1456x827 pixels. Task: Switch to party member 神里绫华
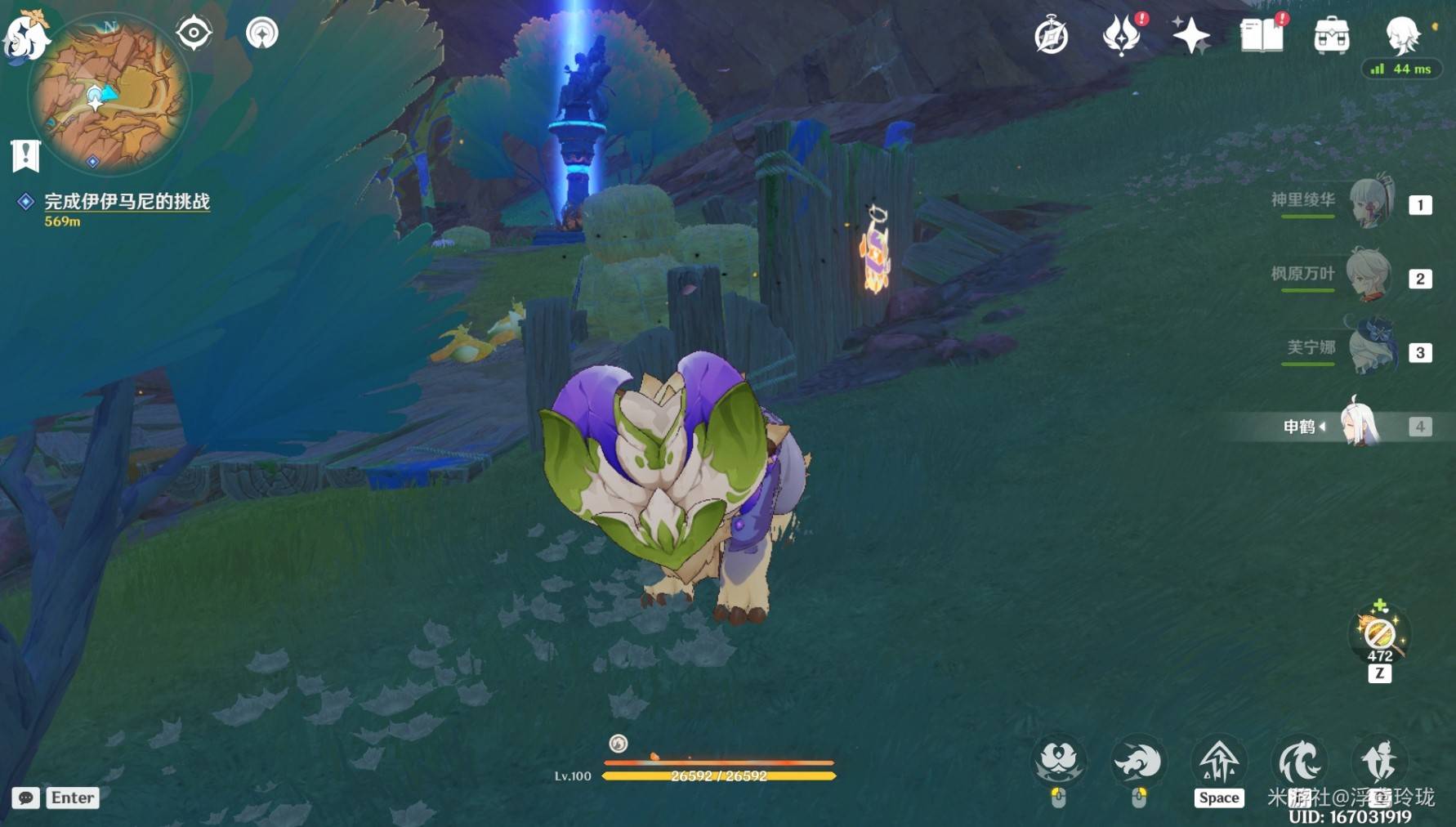click(1370, 203)
